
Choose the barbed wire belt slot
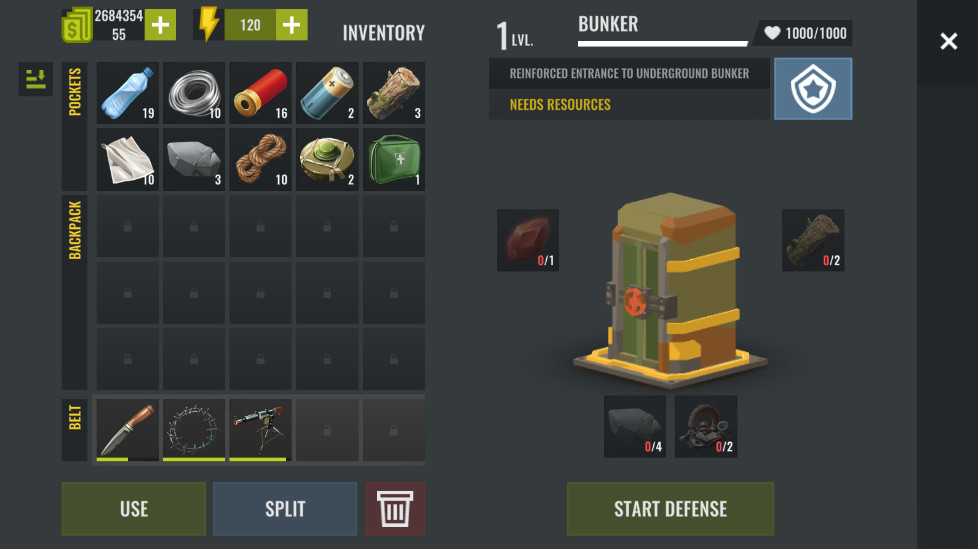(194, 428)
